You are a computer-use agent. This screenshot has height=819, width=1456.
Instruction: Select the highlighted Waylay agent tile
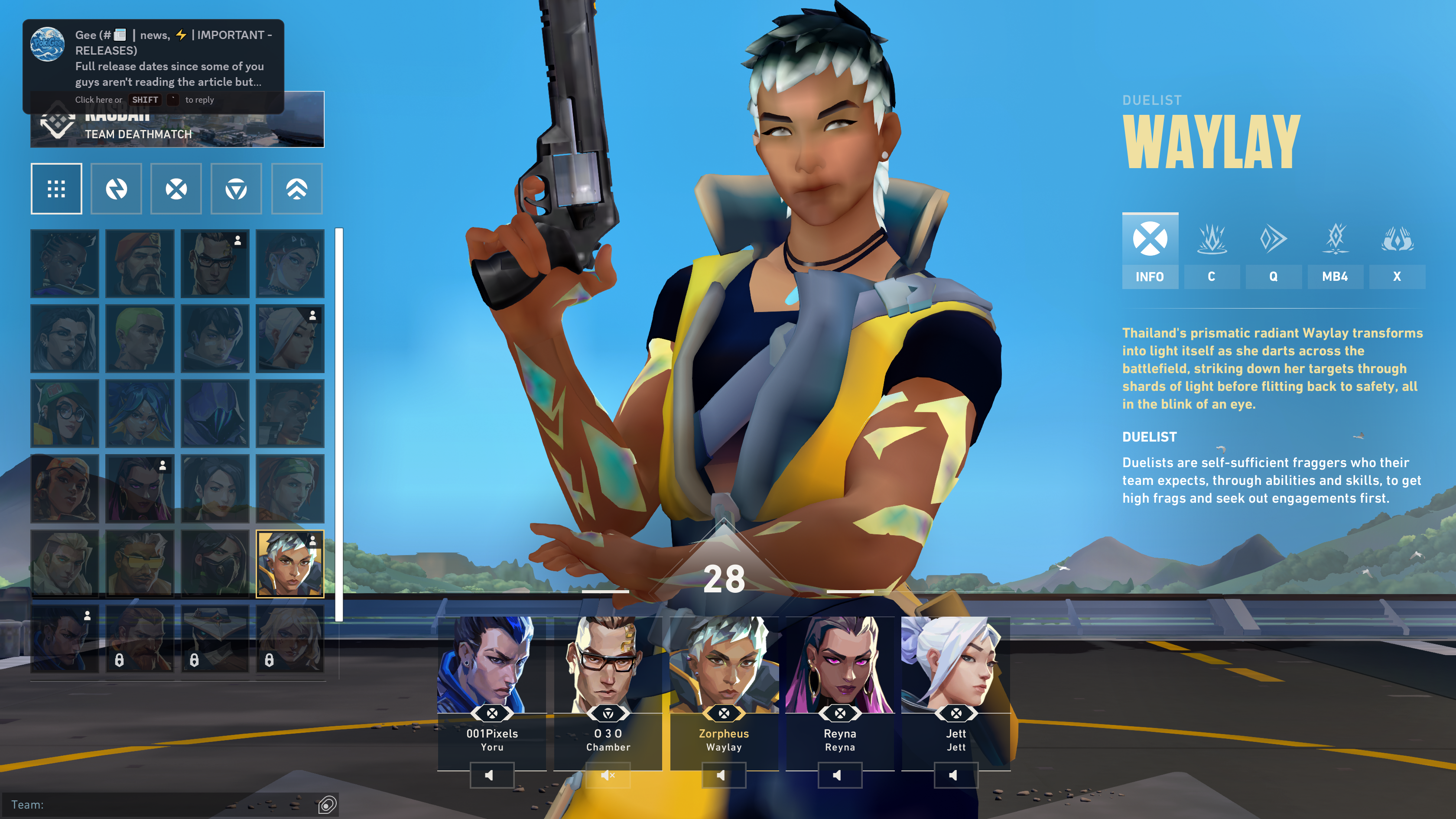290,563
